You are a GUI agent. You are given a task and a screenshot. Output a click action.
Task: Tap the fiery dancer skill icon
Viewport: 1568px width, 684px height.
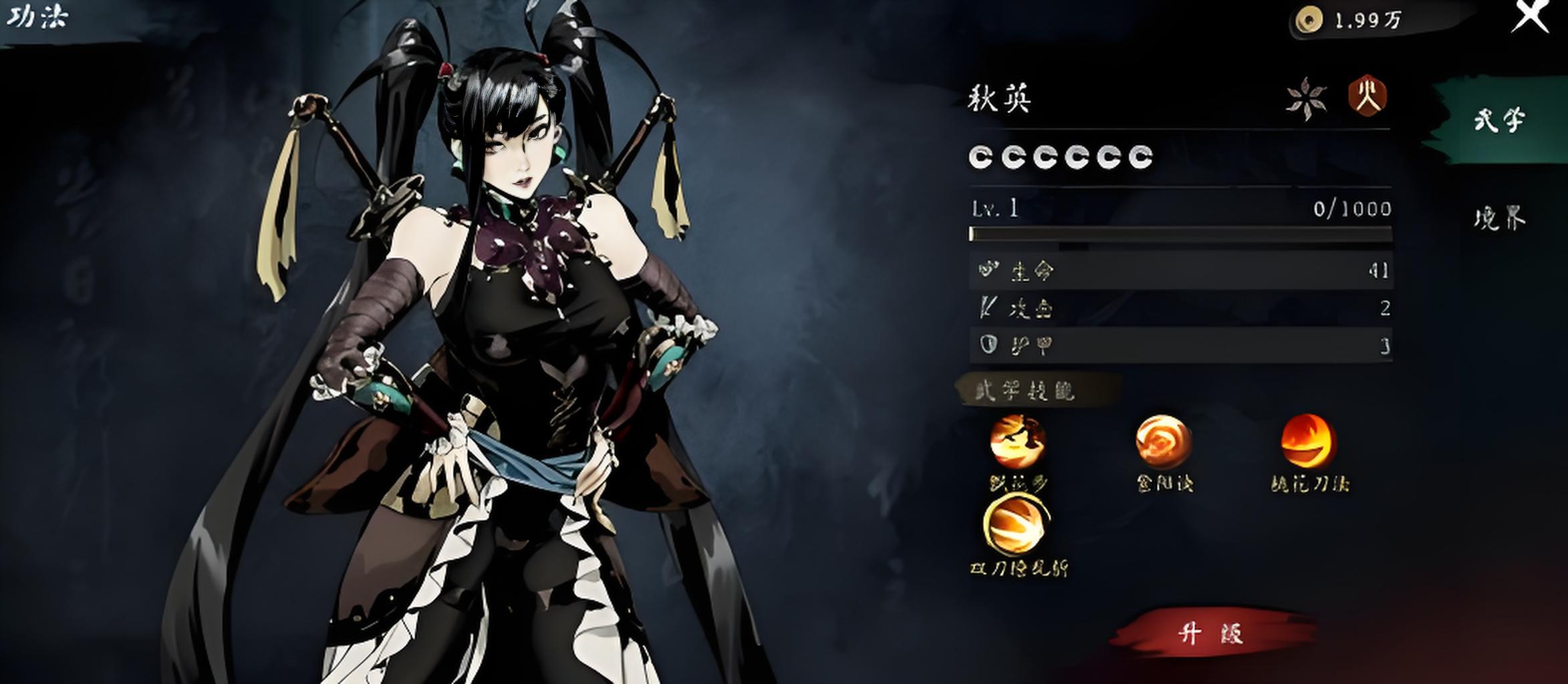(1017, 441)
